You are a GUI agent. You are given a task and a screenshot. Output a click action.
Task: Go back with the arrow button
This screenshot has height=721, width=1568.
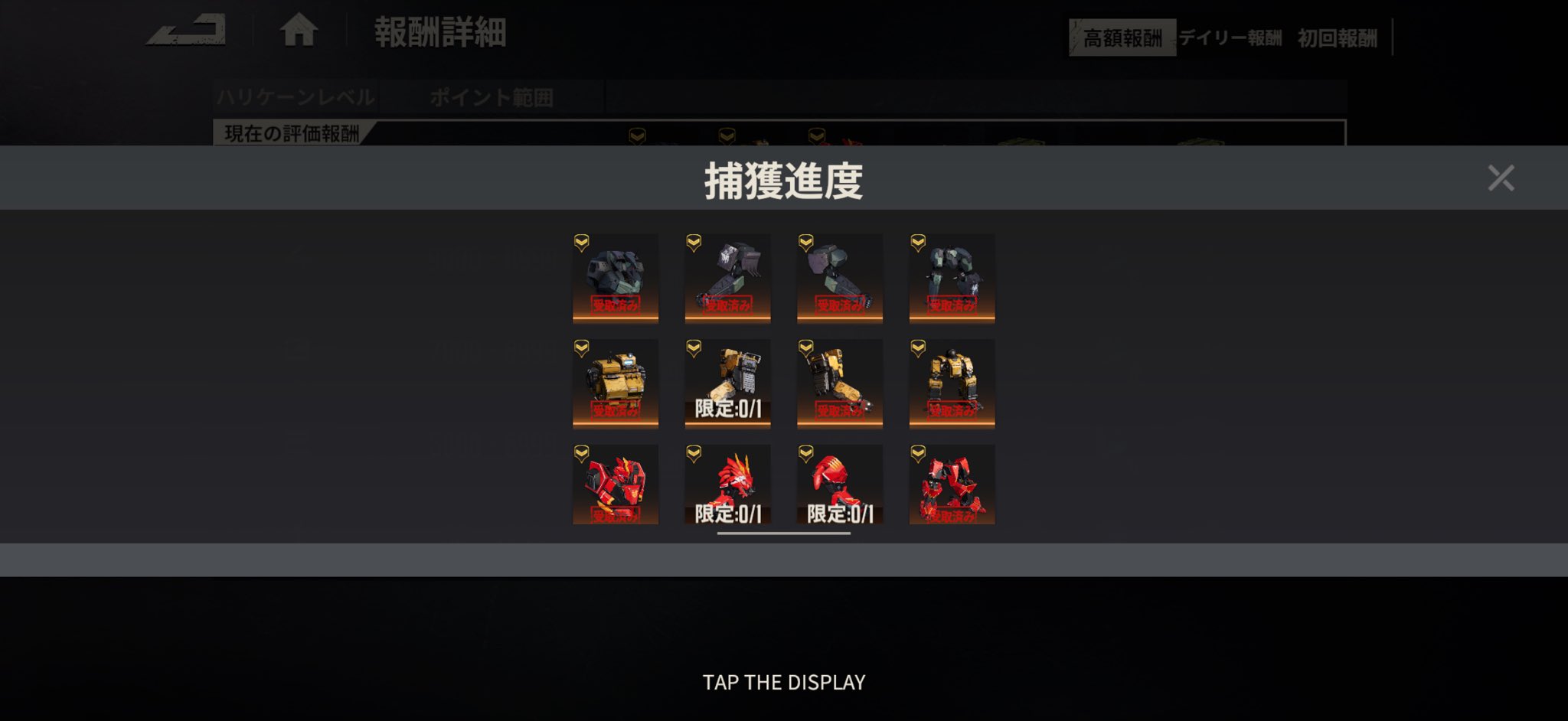coord(186,31)
